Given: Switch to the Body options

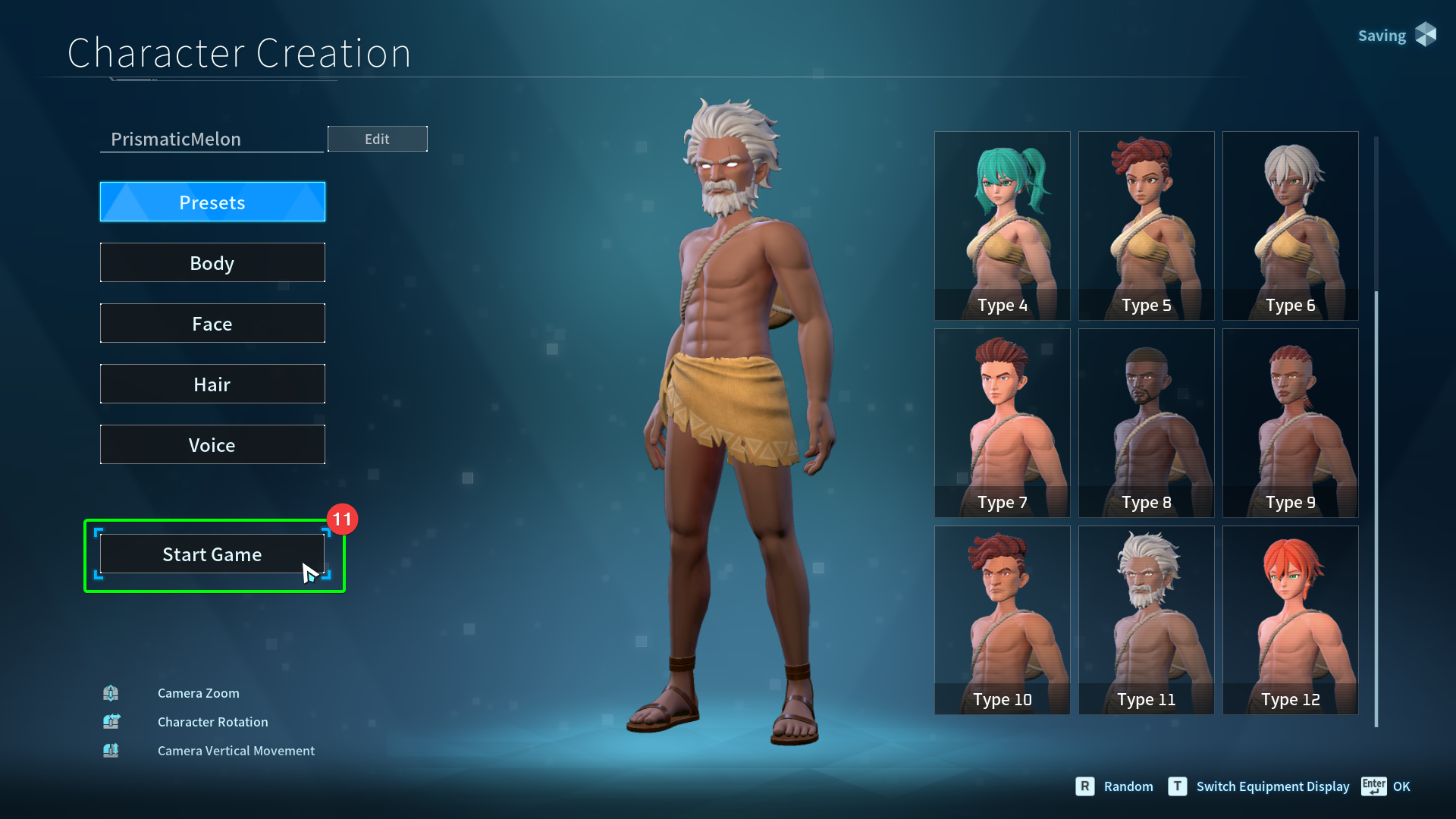Looking at the screenshot, I should point(212,263).
